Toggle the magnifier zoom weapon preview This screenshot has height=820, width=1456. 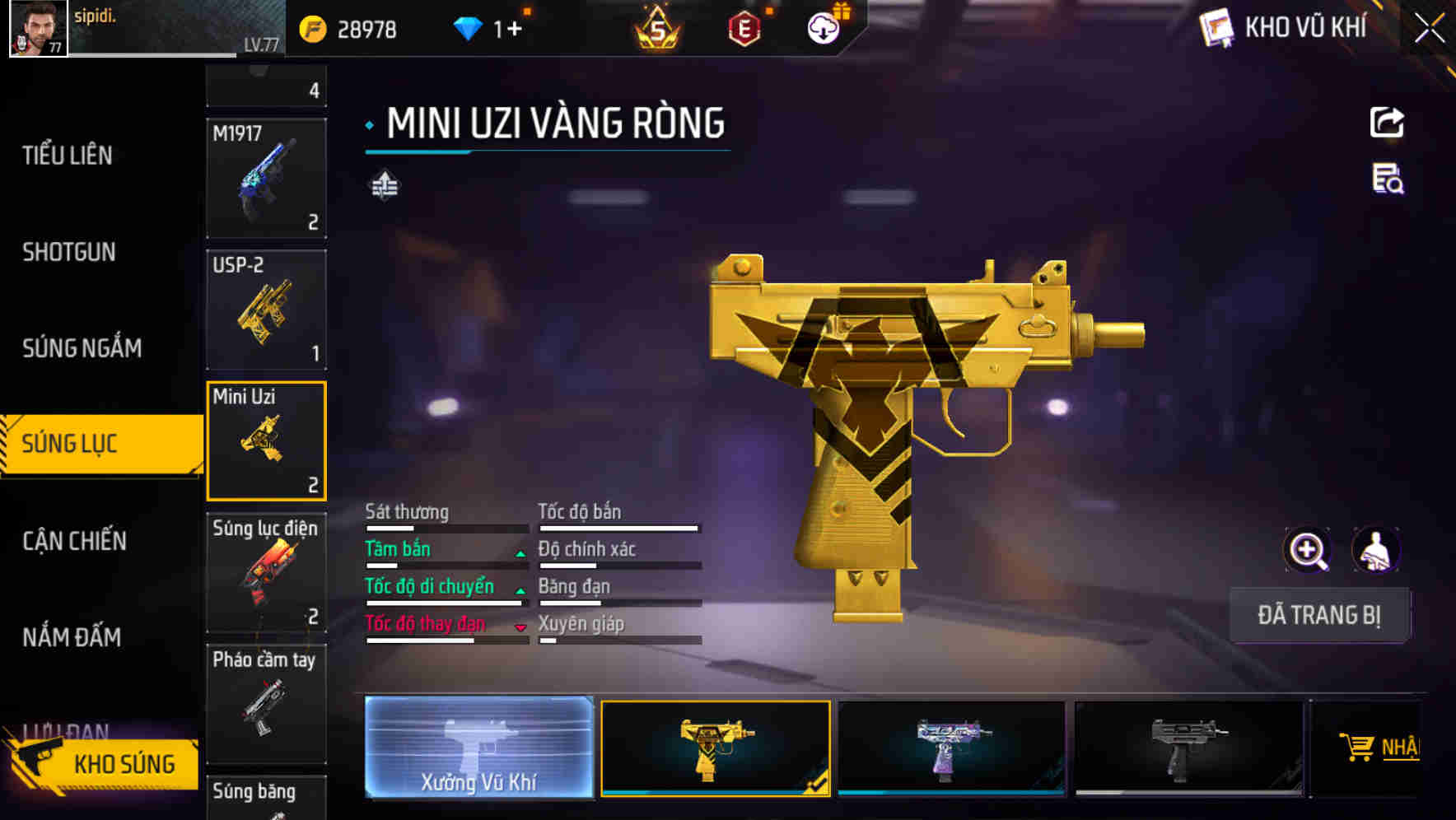[1305, 550]
